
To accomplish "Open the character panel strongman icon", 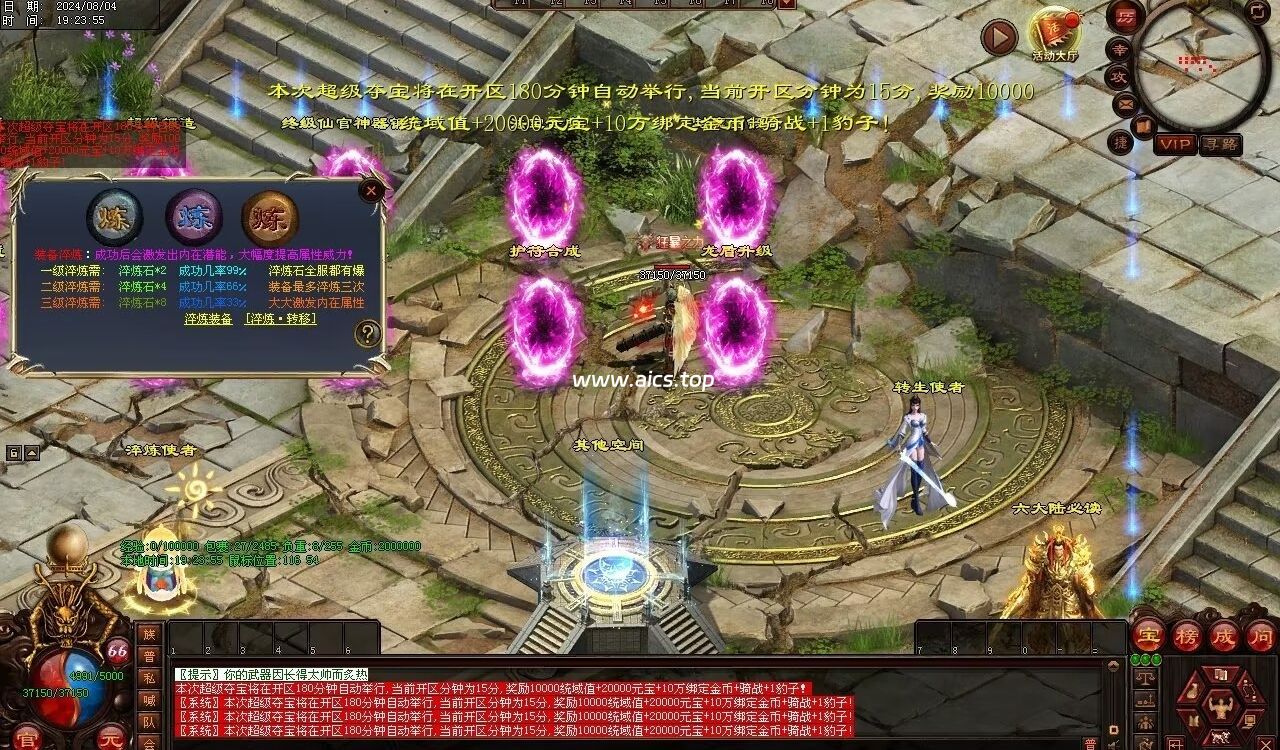I will [x=1219, y=706].
